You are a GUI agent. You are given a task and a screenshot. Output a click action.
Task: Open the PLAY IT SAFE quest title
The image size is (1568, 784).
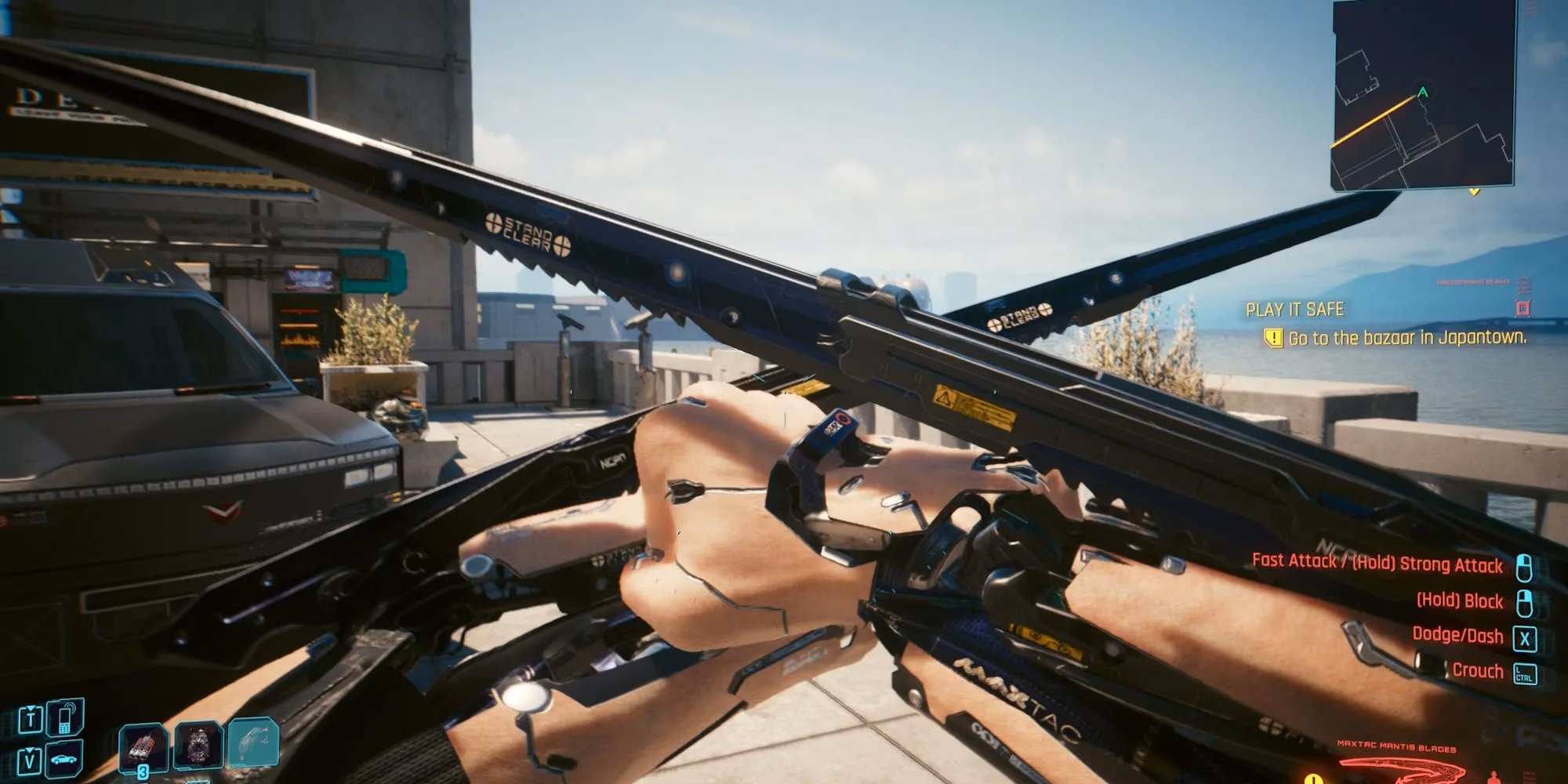(1295, 310)
